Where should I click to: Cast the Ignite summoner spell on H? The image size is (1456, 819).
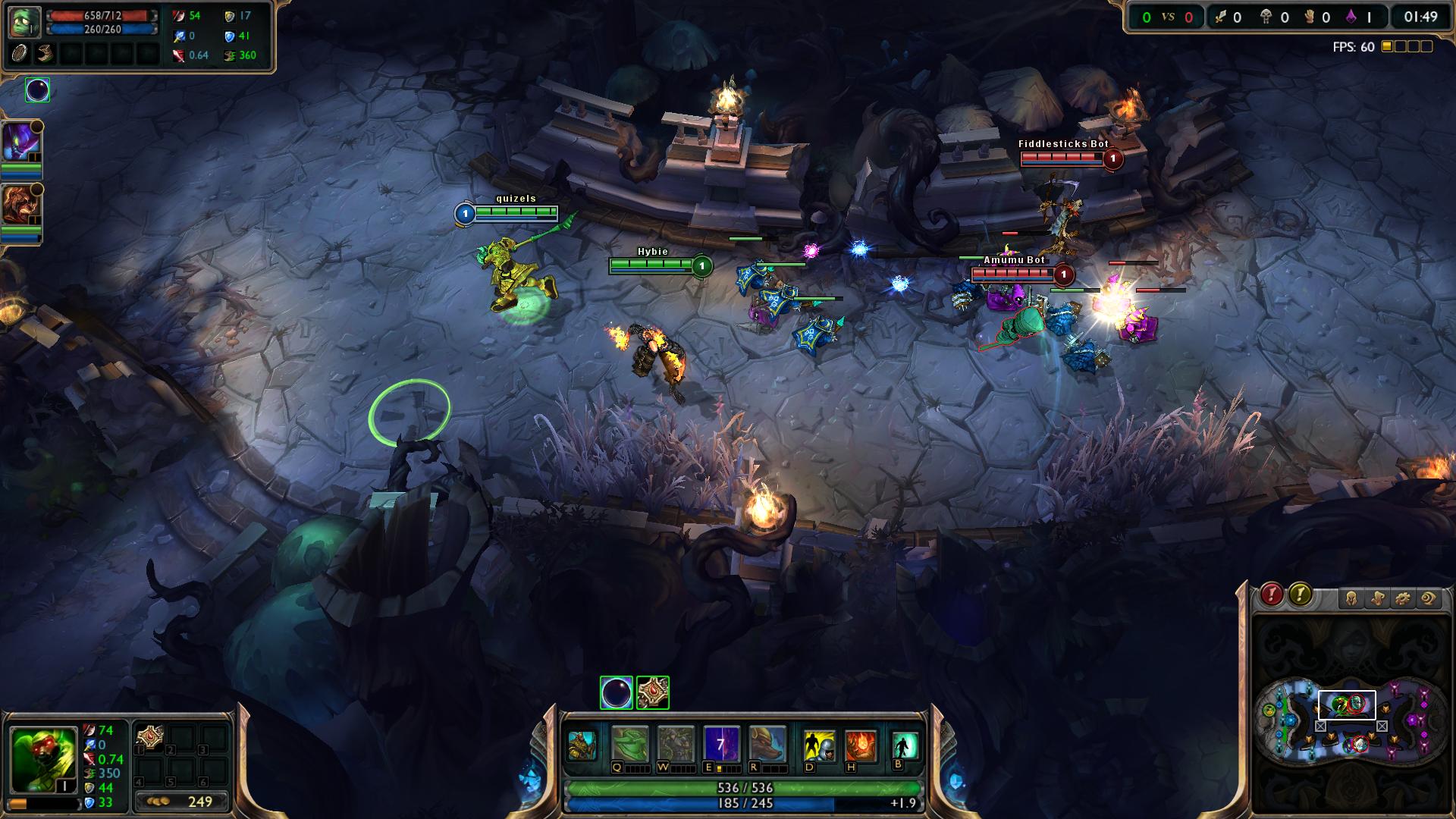point(861,745)
